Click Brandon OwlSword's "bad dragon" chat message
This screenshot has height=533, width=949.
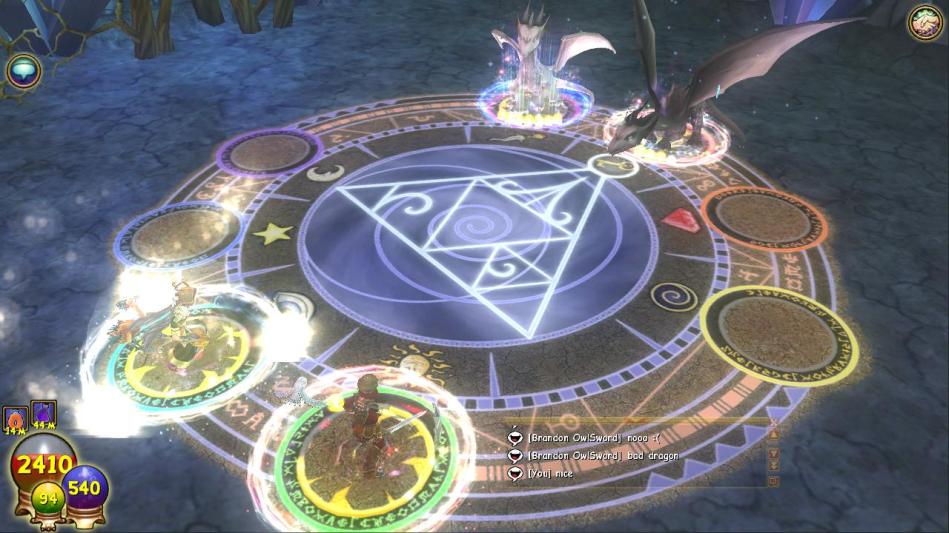tap(601, 455)
